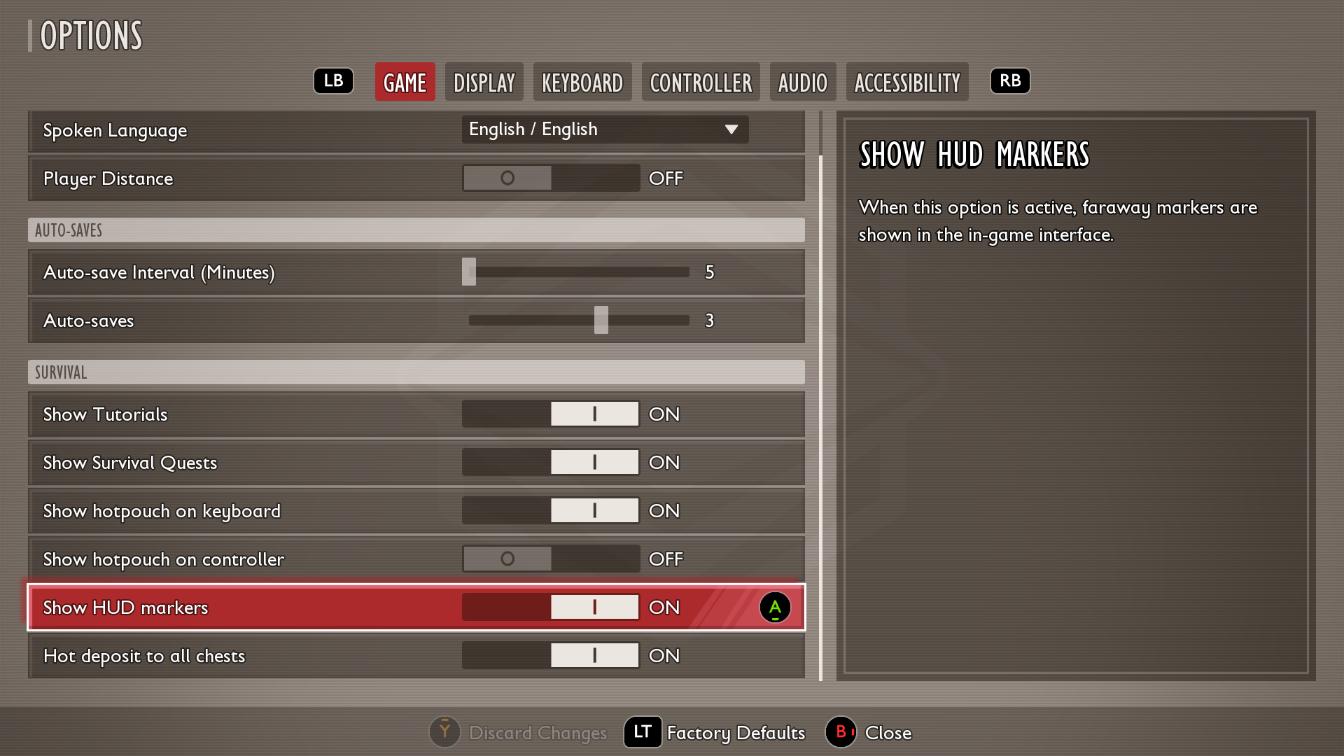Switch to the Display tab
1344x756 pixels.
pos(484,82)
